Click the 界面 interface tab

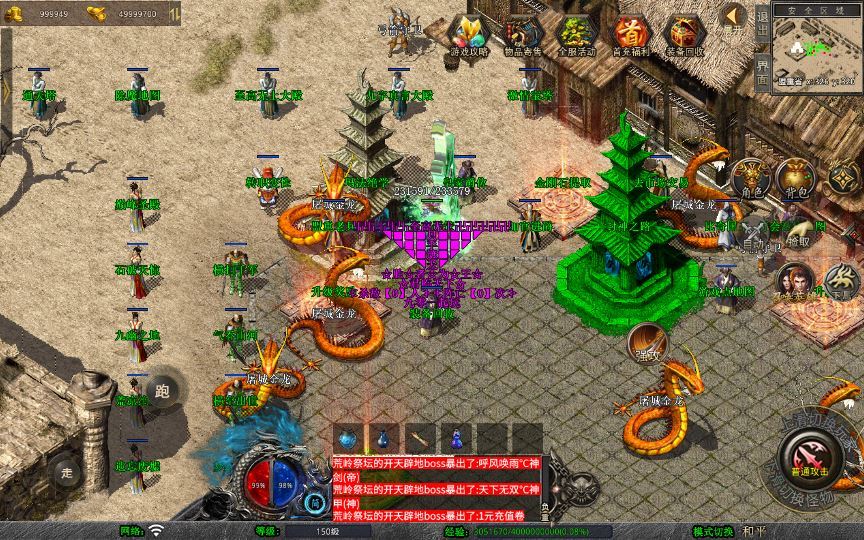click(x=762, y=72)
